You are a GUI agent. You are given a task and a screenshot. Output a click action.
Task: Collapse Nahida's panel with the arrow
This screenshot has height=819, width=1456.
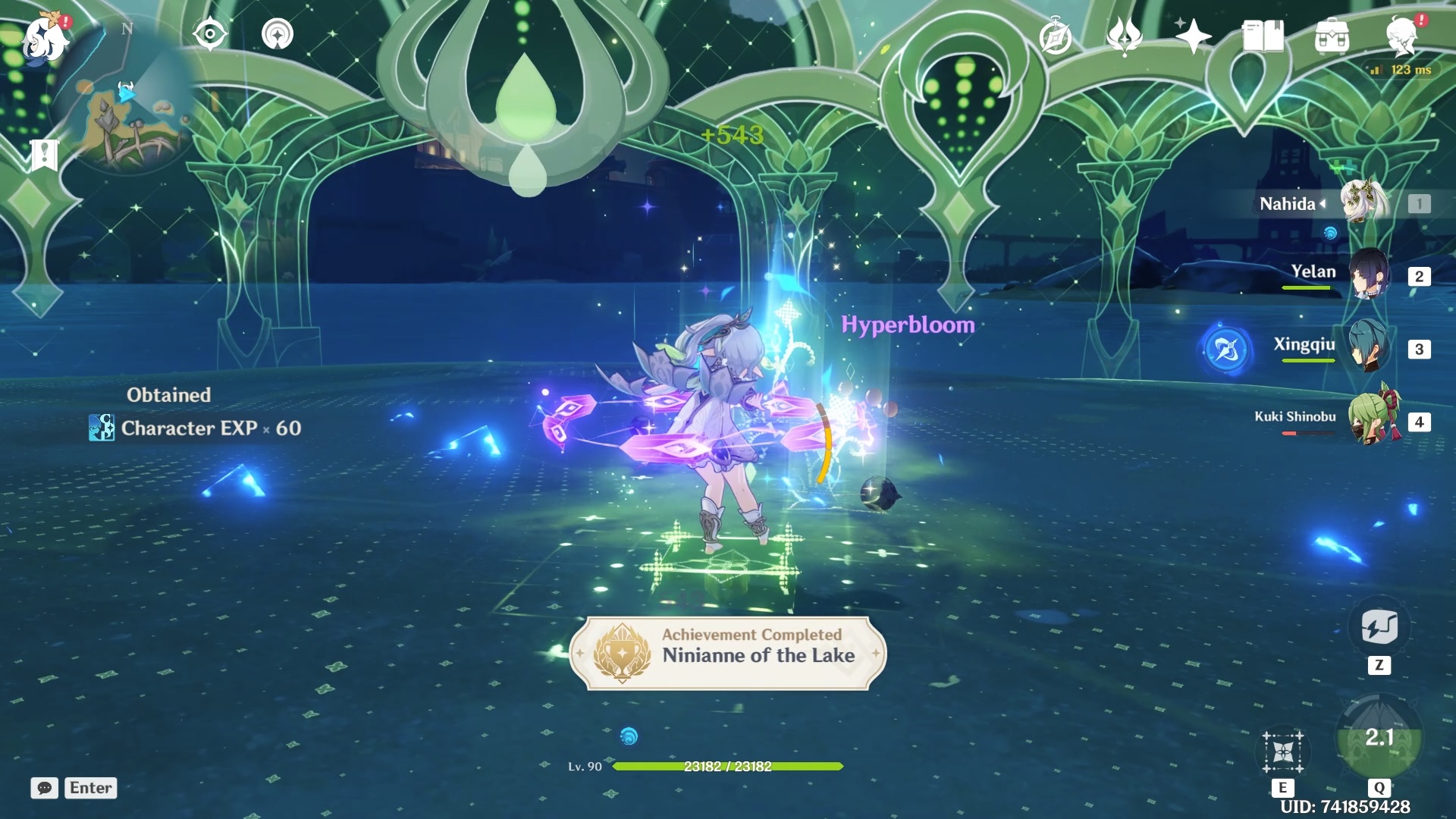[1323, 202]
